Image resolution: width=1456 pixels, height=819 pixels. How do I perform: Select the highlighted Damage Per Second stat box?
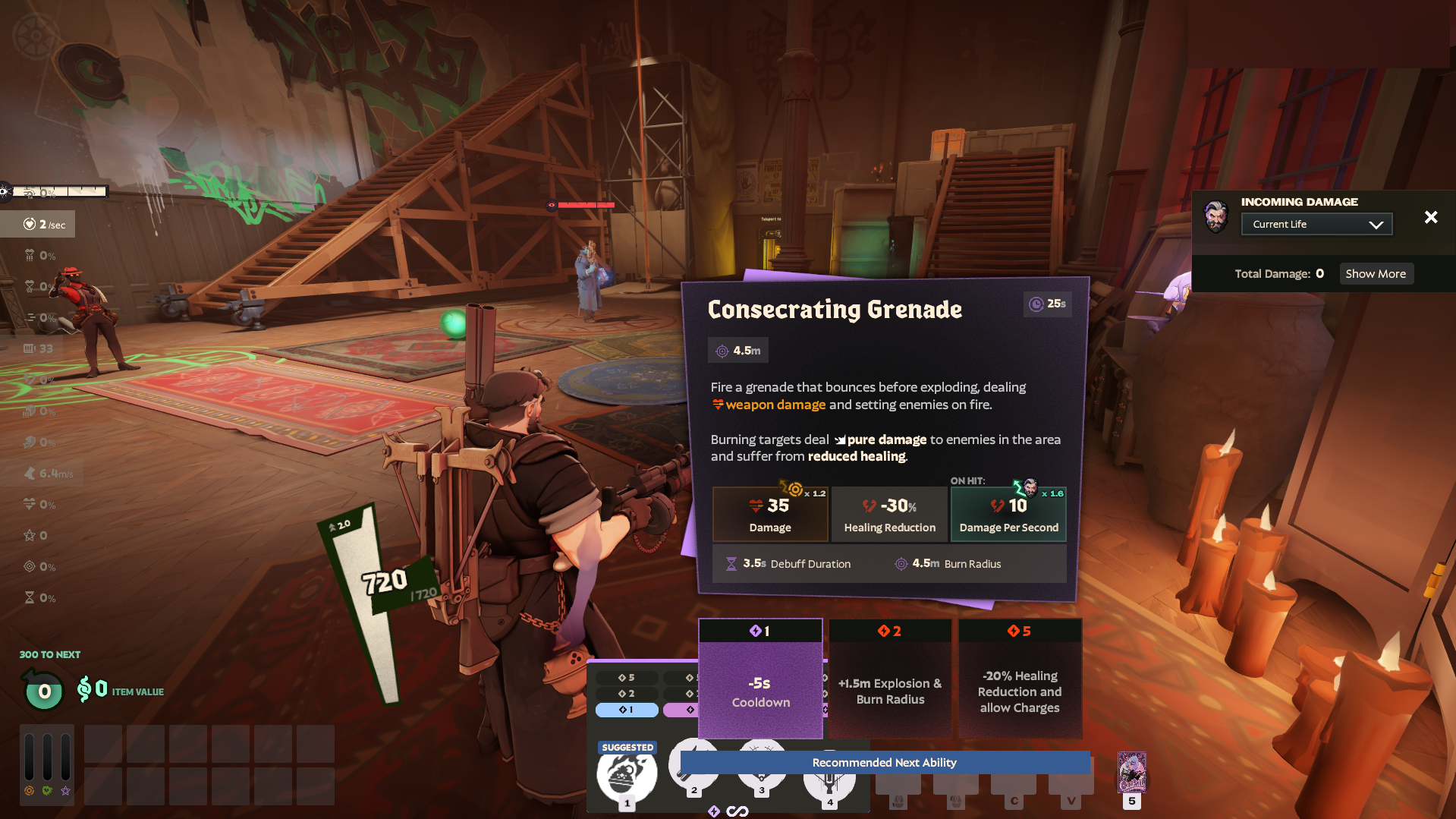(1008, 514)
